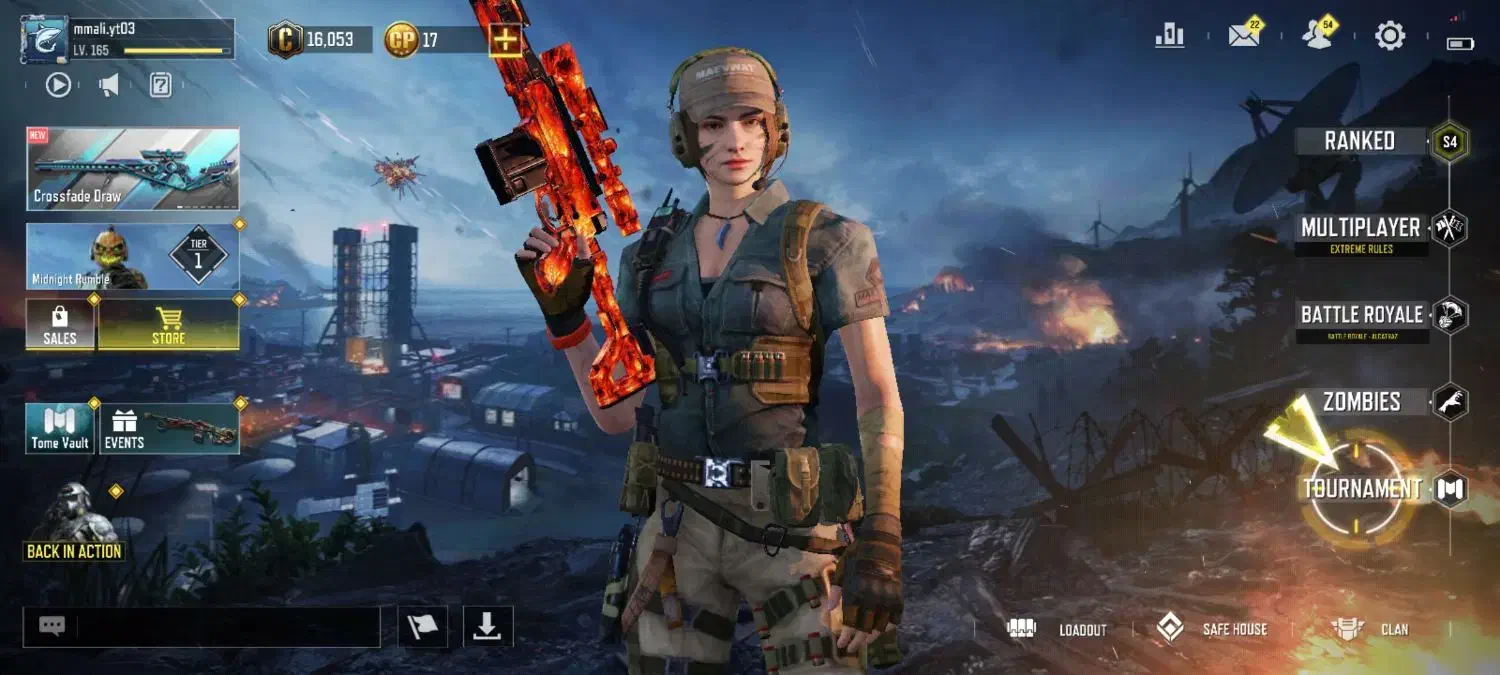The image size is (1500, 675).
Task: Visit the Safe House
Action: tap(1211, 629)
